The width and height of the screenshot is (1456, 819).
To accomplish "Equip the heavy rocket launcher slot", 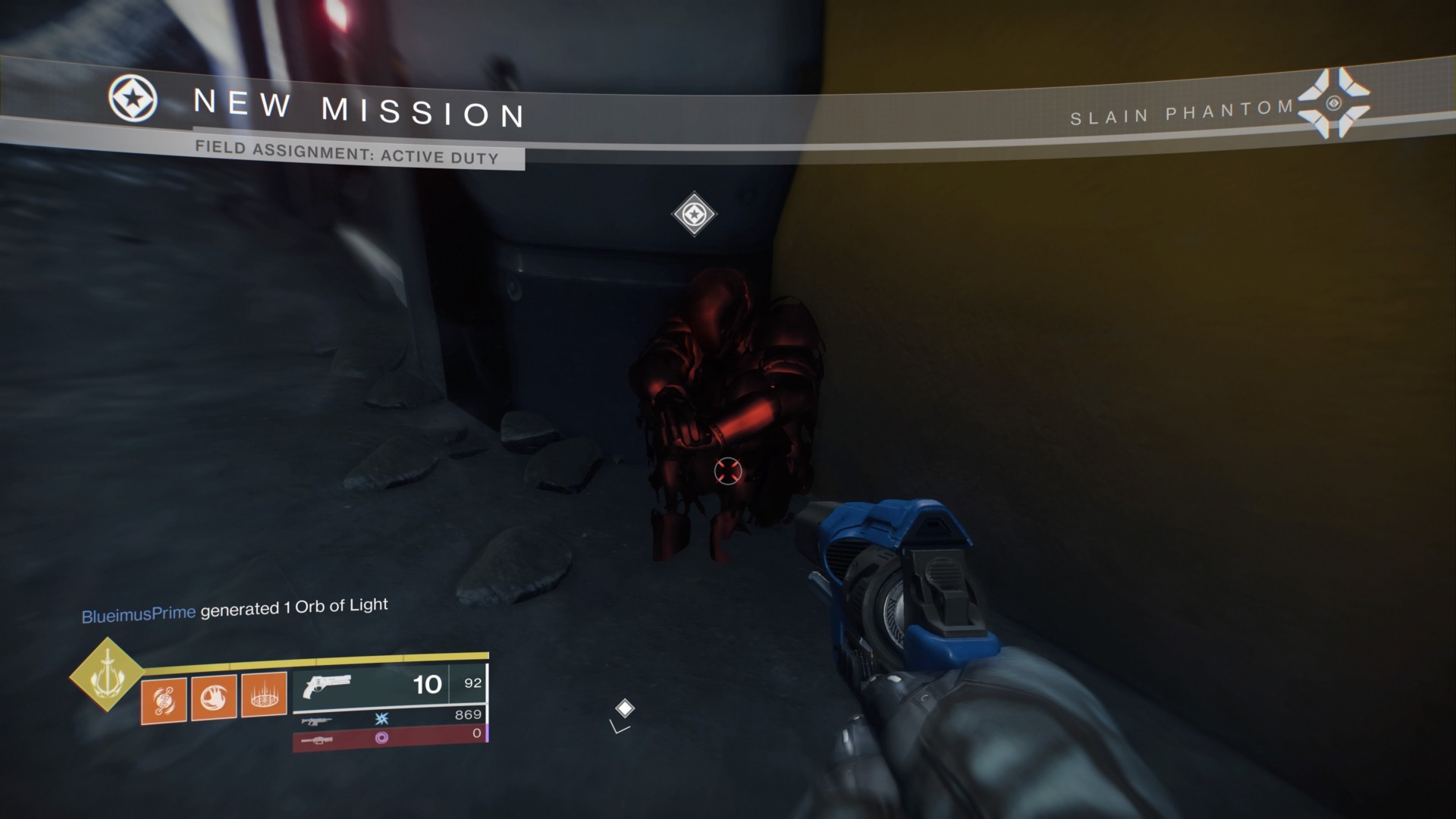I will coord(315,739).
